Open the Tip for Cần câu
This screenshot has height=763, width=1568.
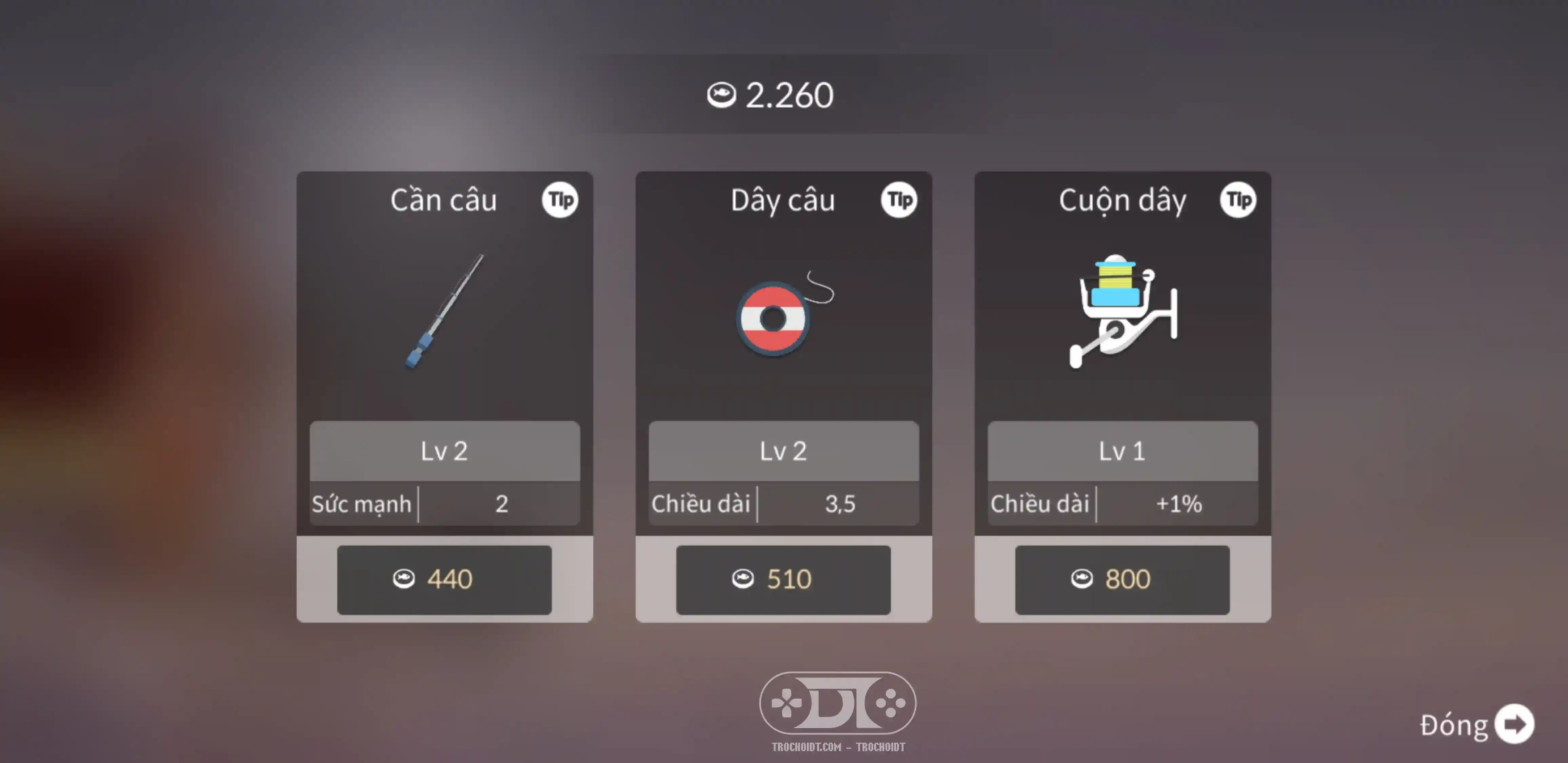560,200
